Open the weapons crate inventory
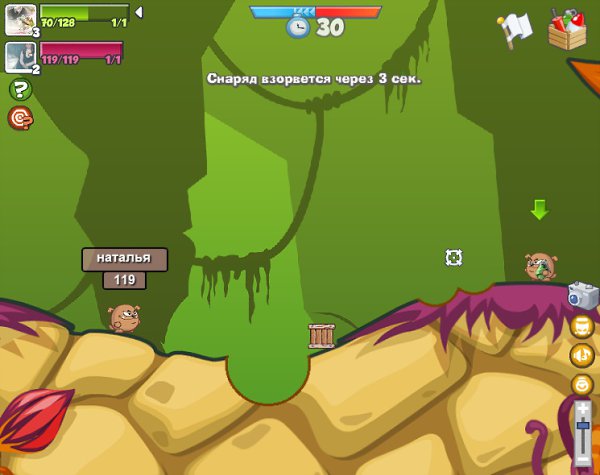Screen dimensions: 600x475 click(567, 30)
